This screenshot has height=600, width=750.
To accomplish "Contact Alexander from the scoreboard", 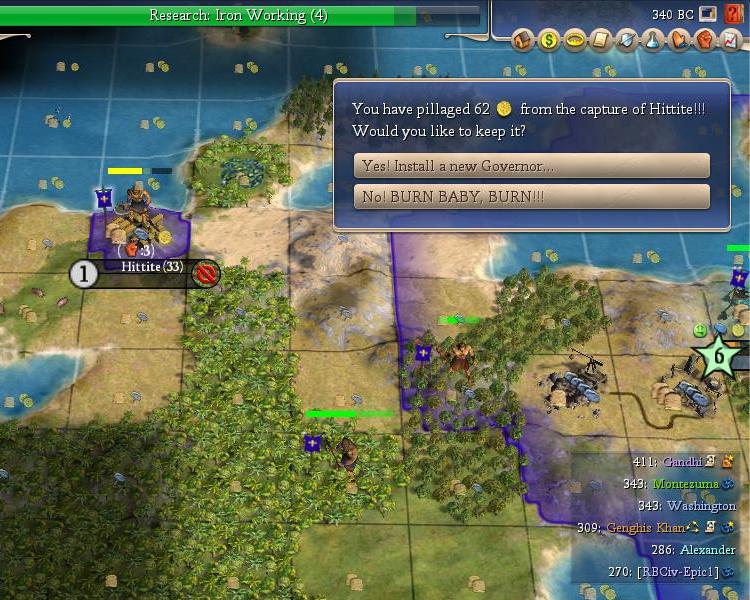I will (707, 549).
